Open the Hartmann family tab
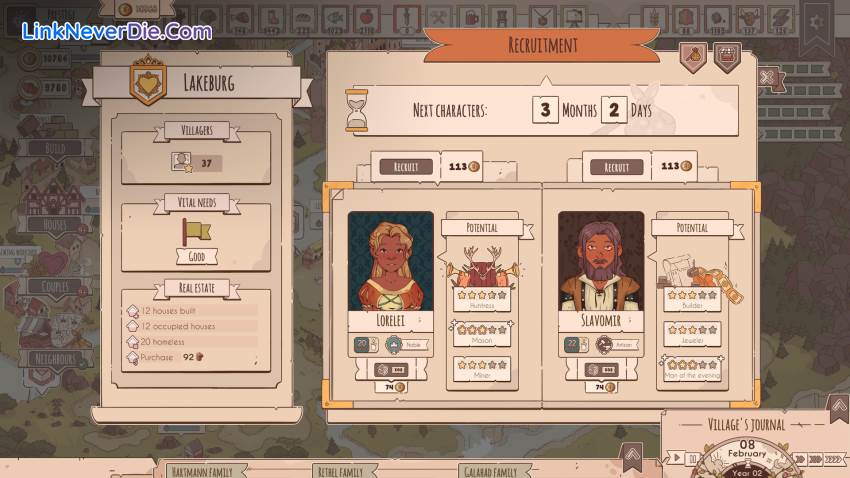 coord(194,471)
